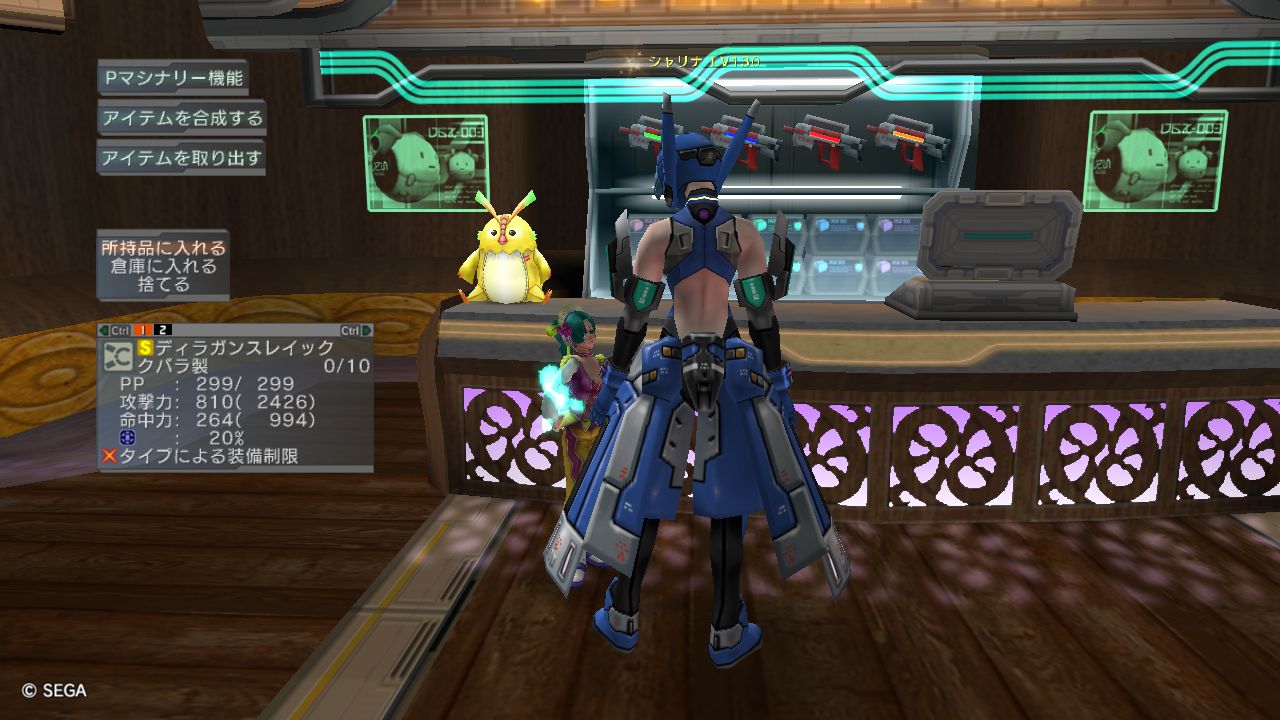Choose the アイテムを取り出す menu entry
1280x720 pixels.
(x=182, y=158)
